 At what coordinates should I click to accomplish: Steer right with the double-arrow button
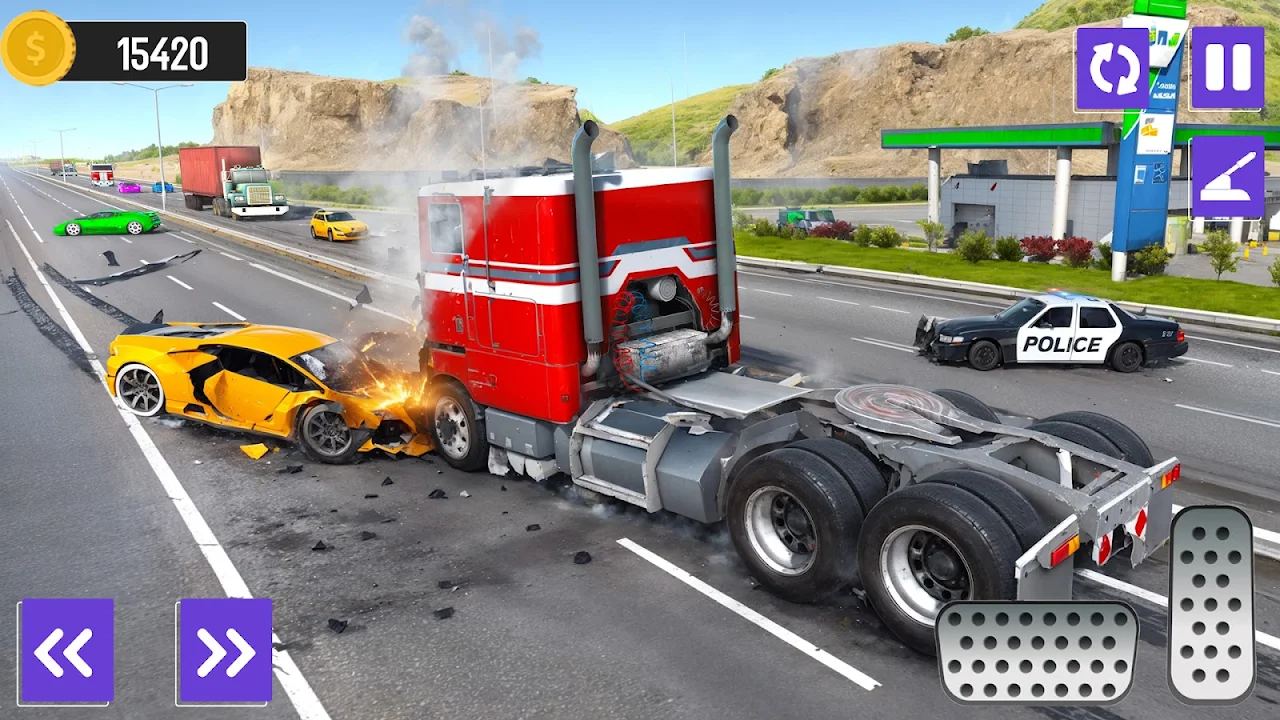[x=224, y=651]
